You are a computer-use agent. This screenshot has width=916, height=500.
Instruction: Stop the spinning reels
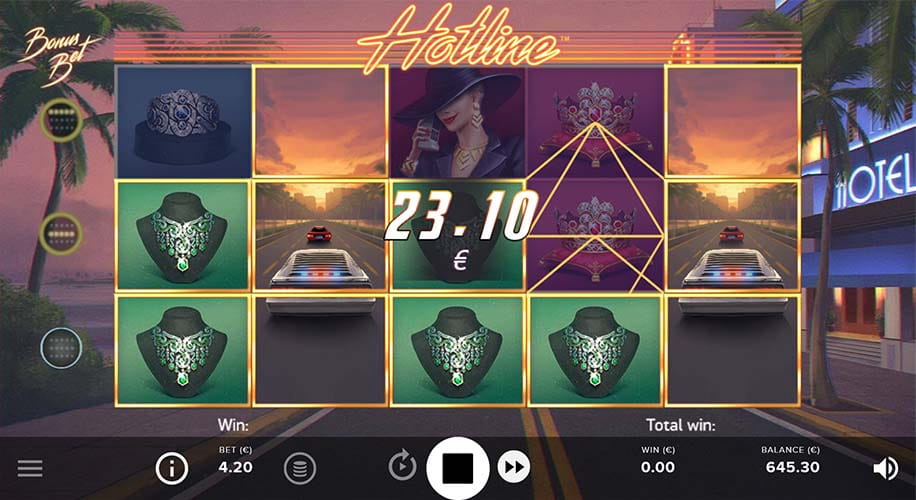(x=457, y=466)
